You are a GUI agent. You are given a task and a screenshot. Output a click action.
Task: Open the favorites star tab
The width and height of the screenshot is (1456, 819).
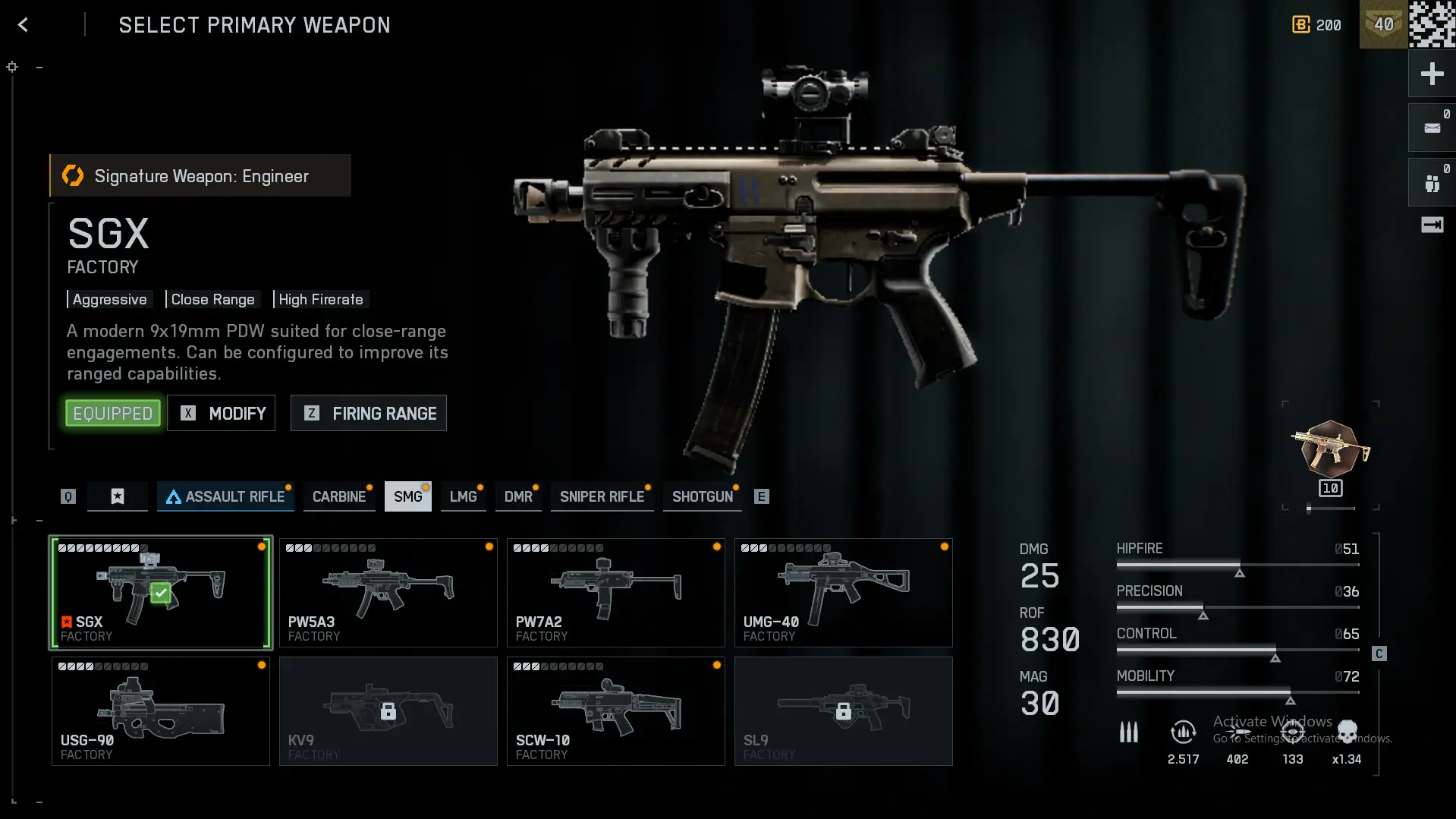pos(118,496)
